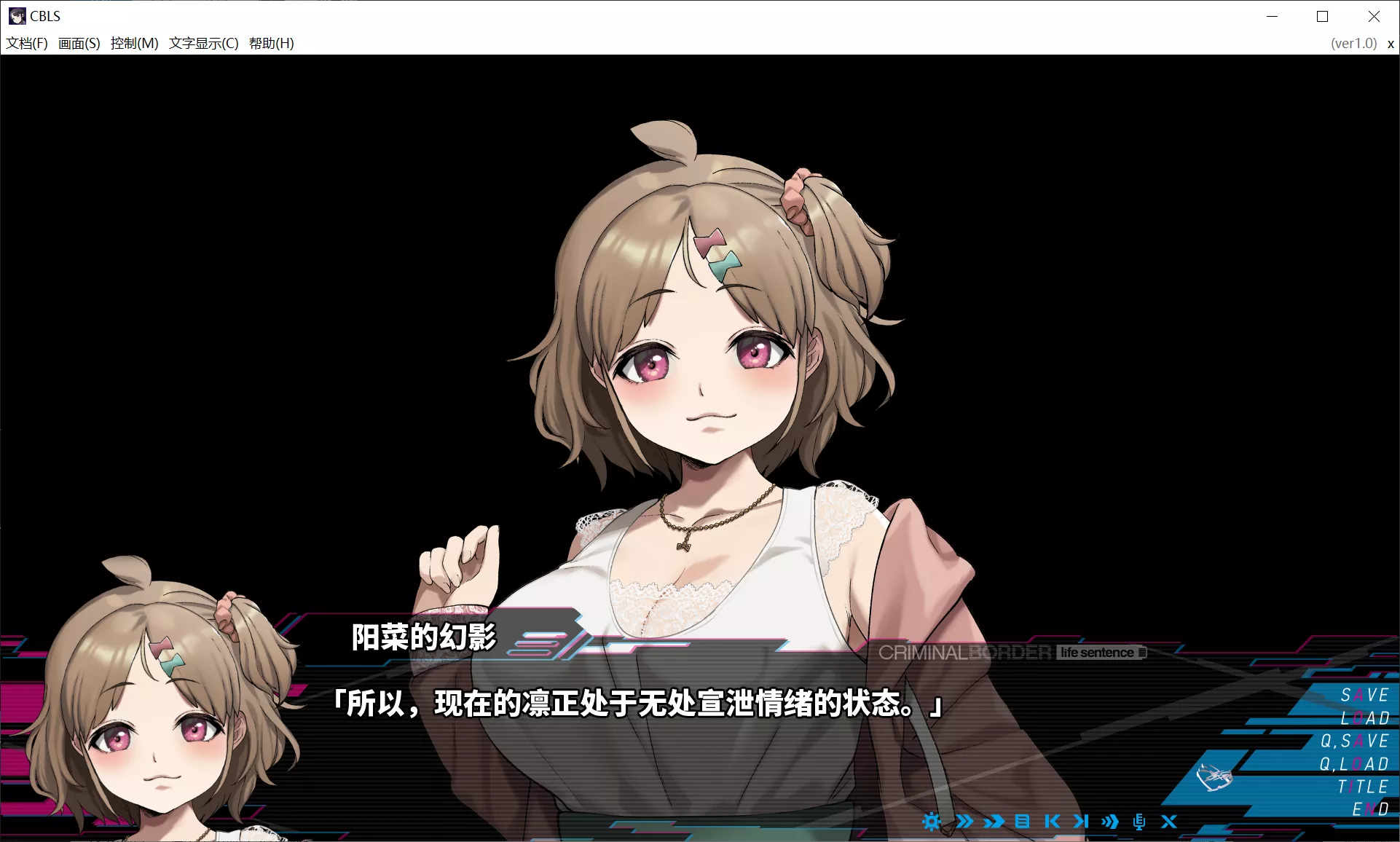Open settings with the gear icon
1400x842 pixels.
[932, 822]
